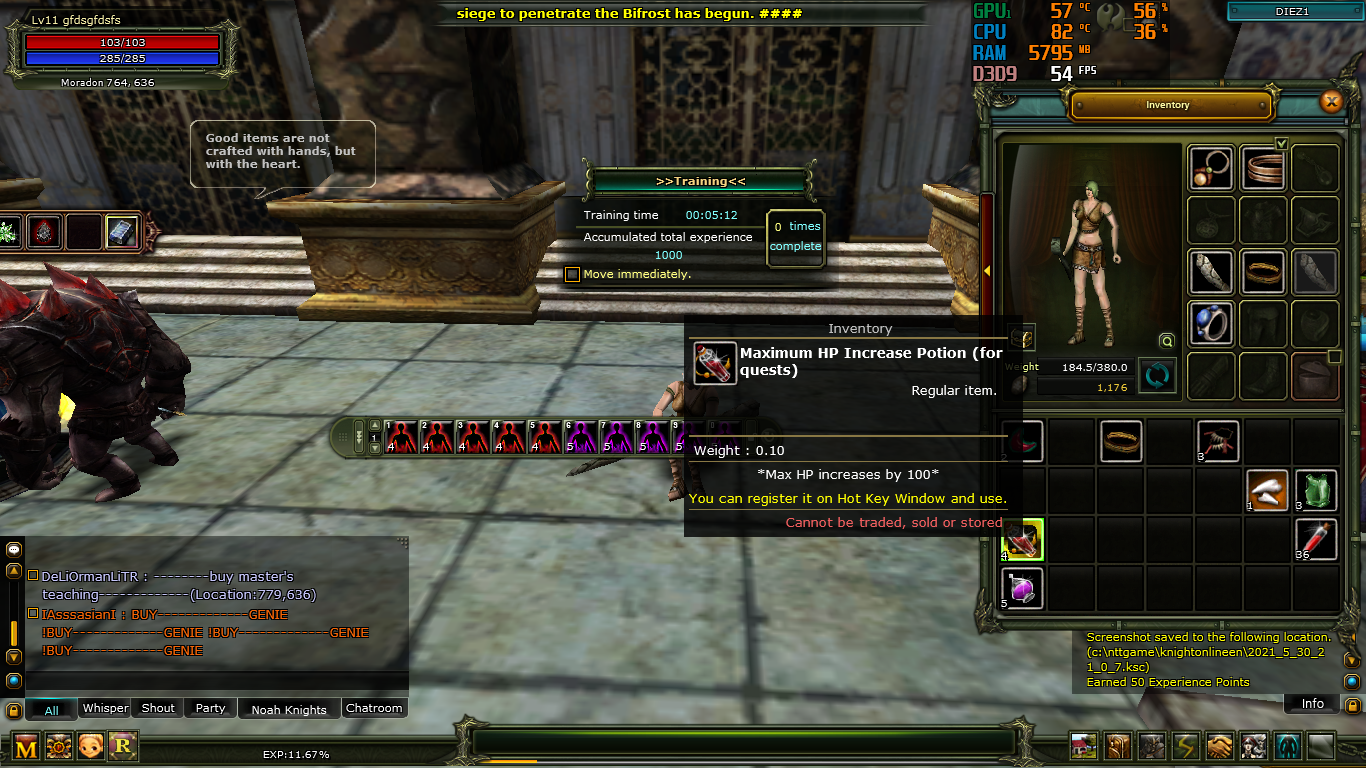The height and width of the screenshot is (768, 1366).
Task: Select the white fangs item in the bag
Action: tap(1267, 491)
